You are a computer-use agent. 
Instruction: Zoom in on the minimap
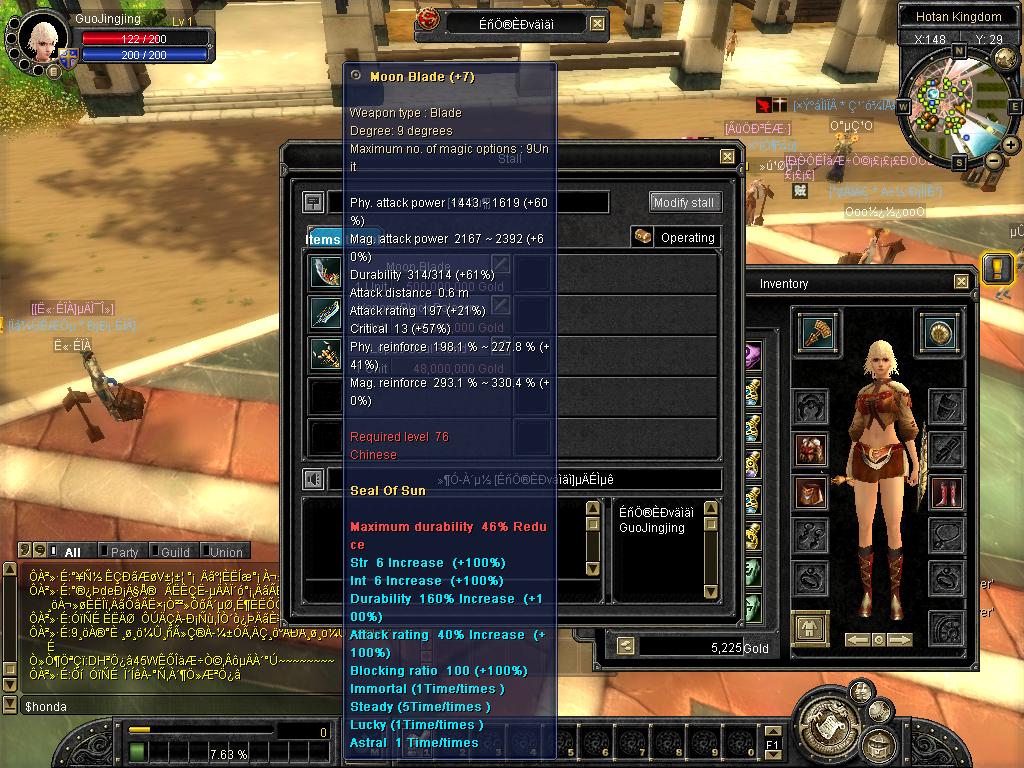pos(1010,145)
